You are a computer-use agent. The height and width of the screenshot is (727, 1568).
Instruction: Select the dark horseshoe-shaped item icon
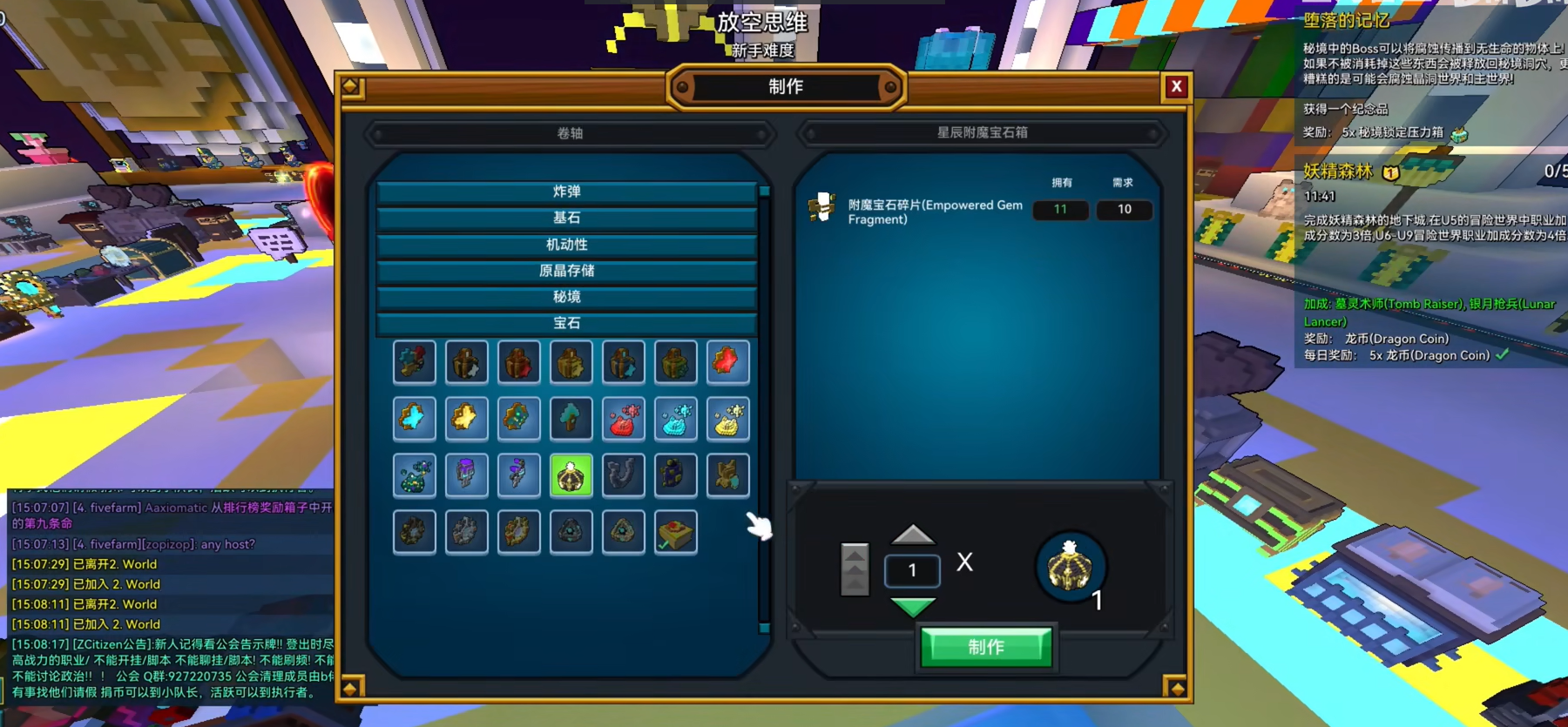(x=624, y=475)
